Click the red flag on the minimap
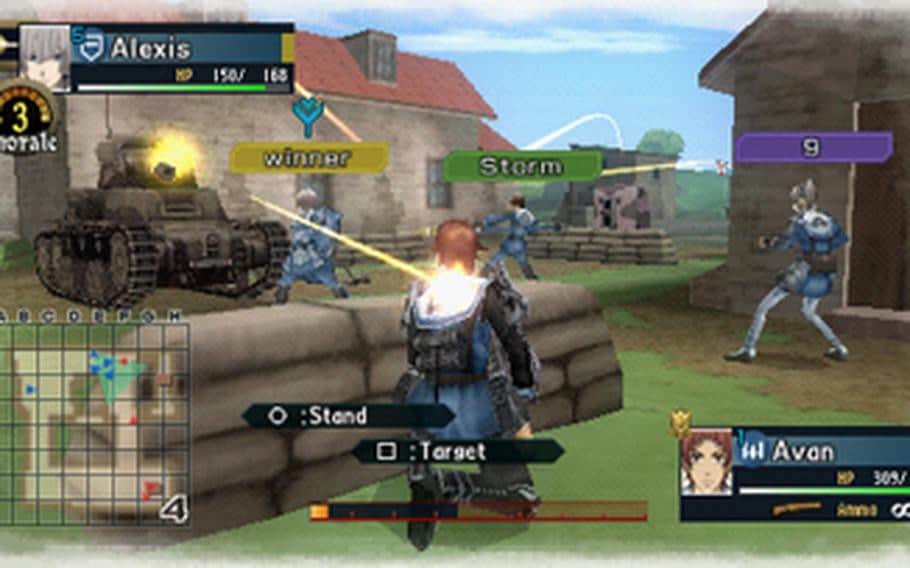The width and height of the screenshot is (910, 568). coord(152,489)
